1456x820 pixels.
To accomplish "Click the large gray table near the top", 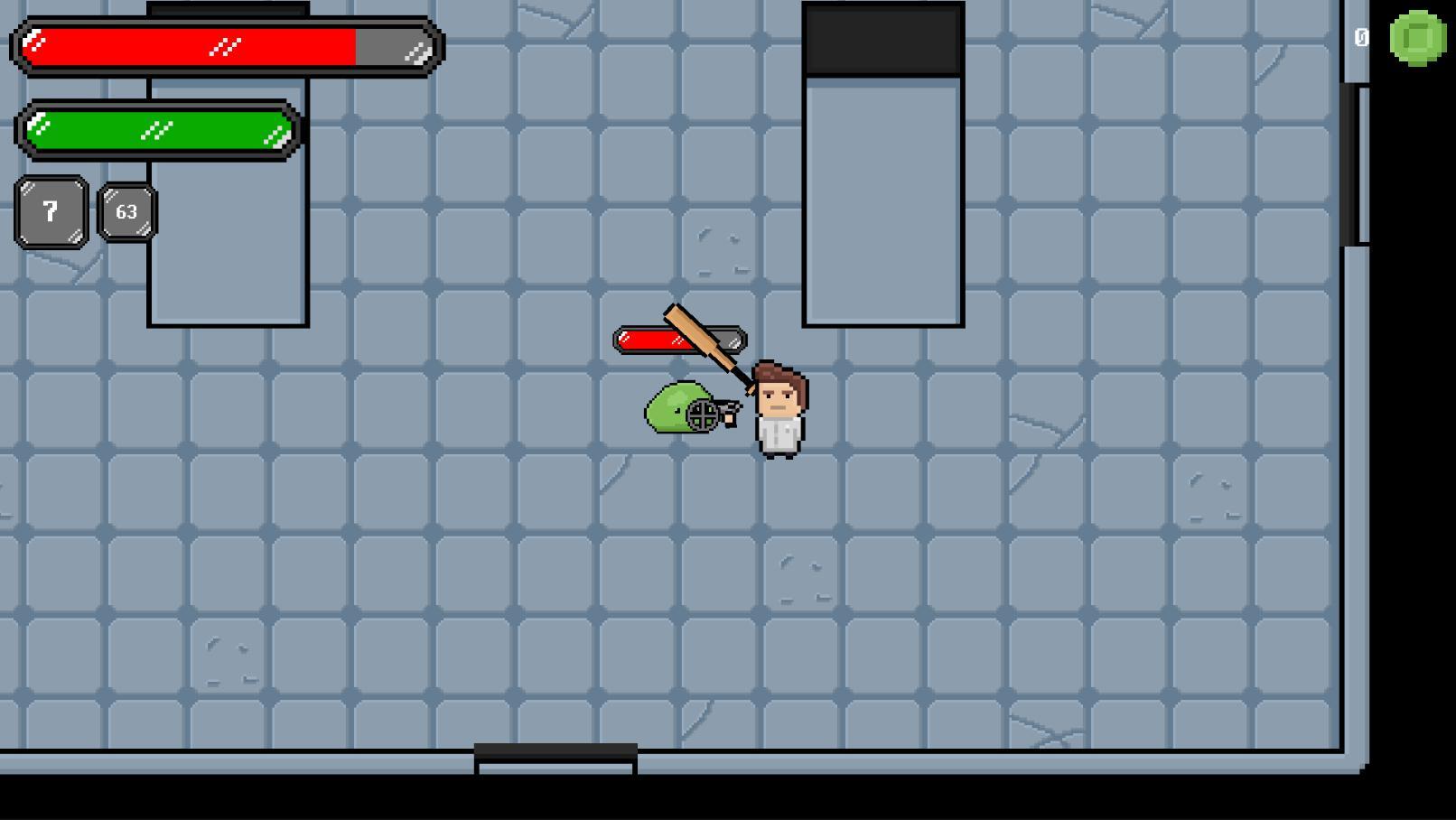I will (x=885, y=199).
